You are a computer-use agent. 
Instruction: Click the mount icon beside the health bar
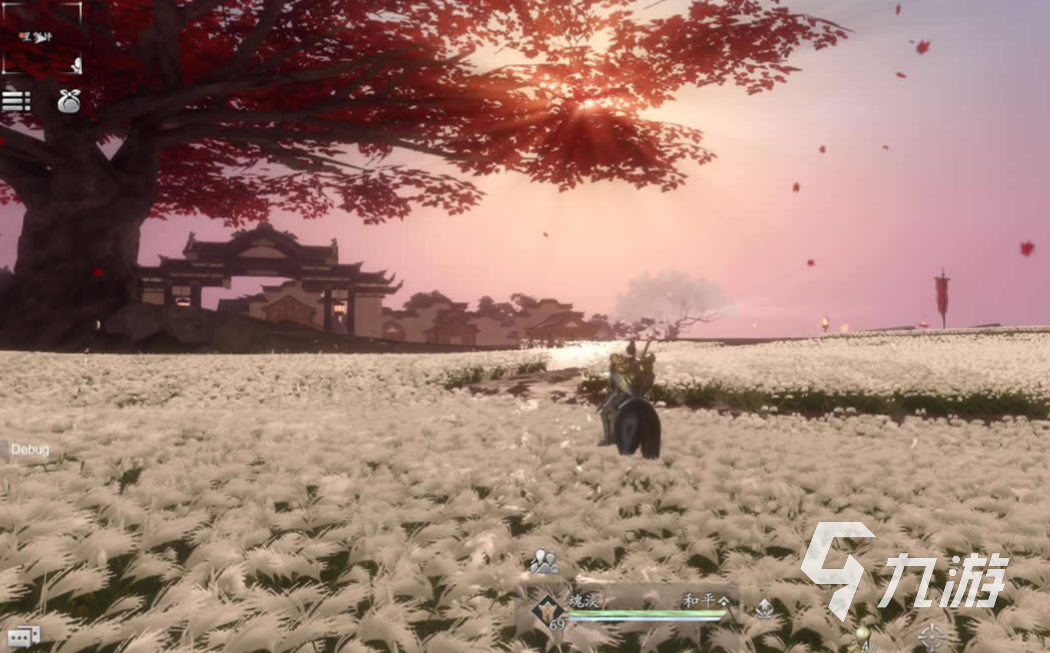click(764, 607)
